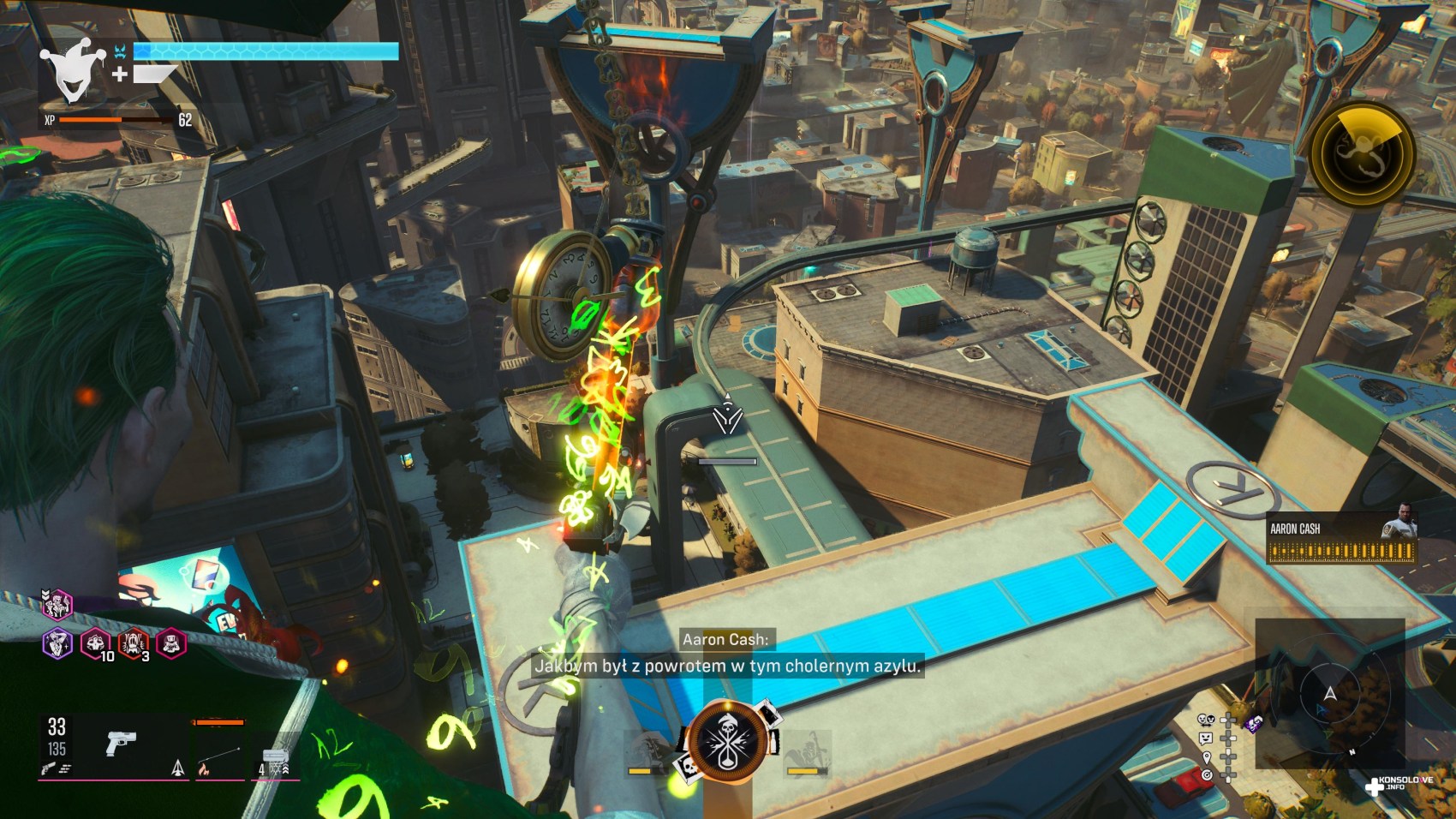
Task: Click the Joker jester portrait icon
Action: tap(73, 70)
